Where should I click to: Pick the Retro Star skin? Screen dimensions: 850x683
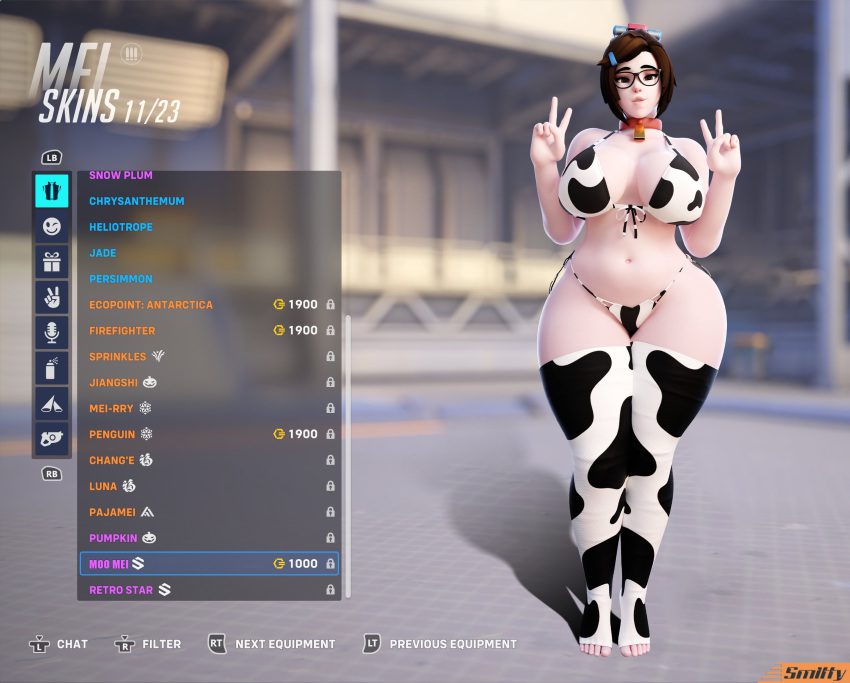(121, 590)
